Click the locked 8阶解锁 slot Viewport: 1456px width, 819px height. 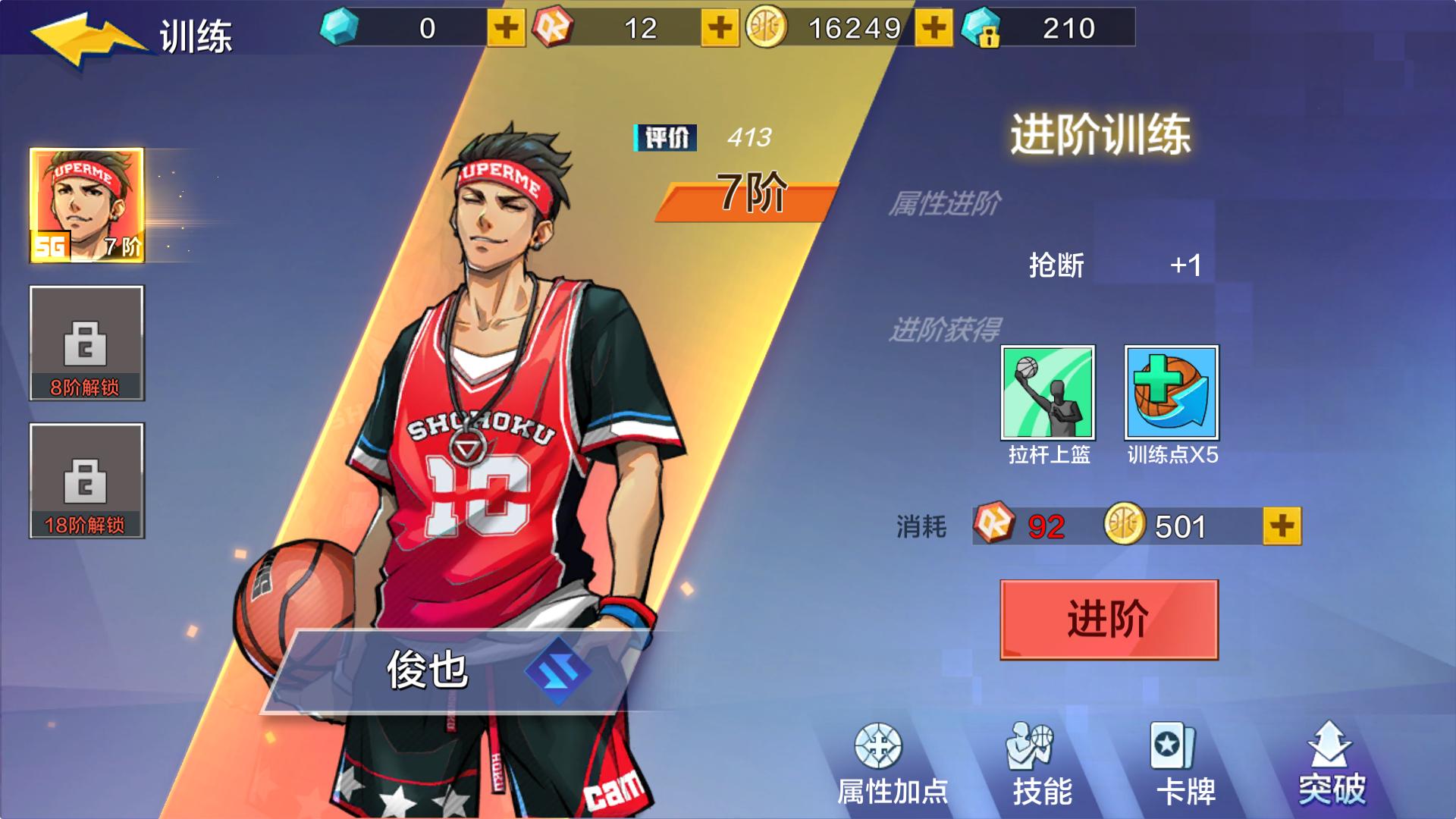point(86,345)
